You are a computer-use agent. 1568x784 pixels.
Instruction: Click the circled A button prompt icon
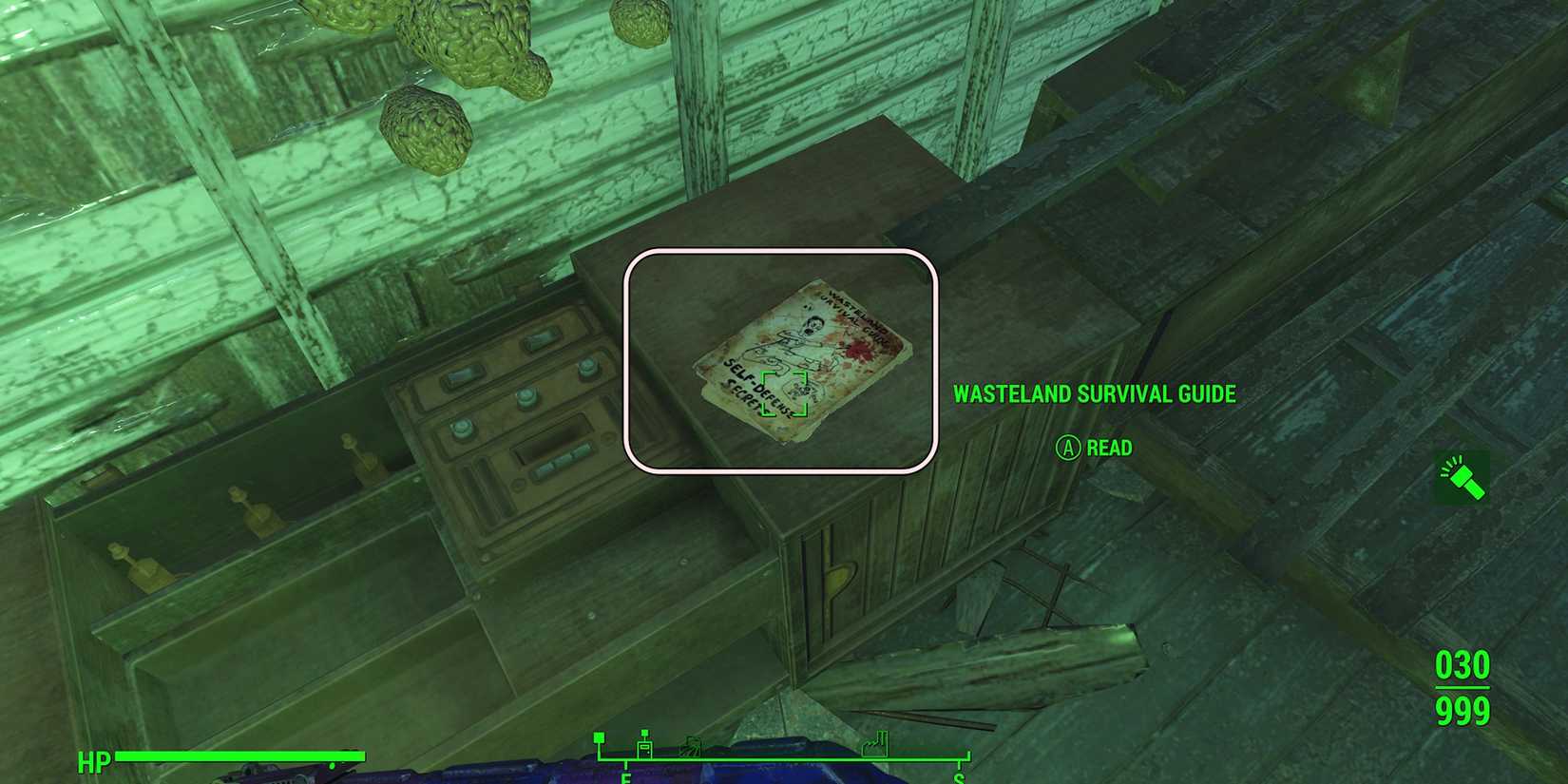1068,448
